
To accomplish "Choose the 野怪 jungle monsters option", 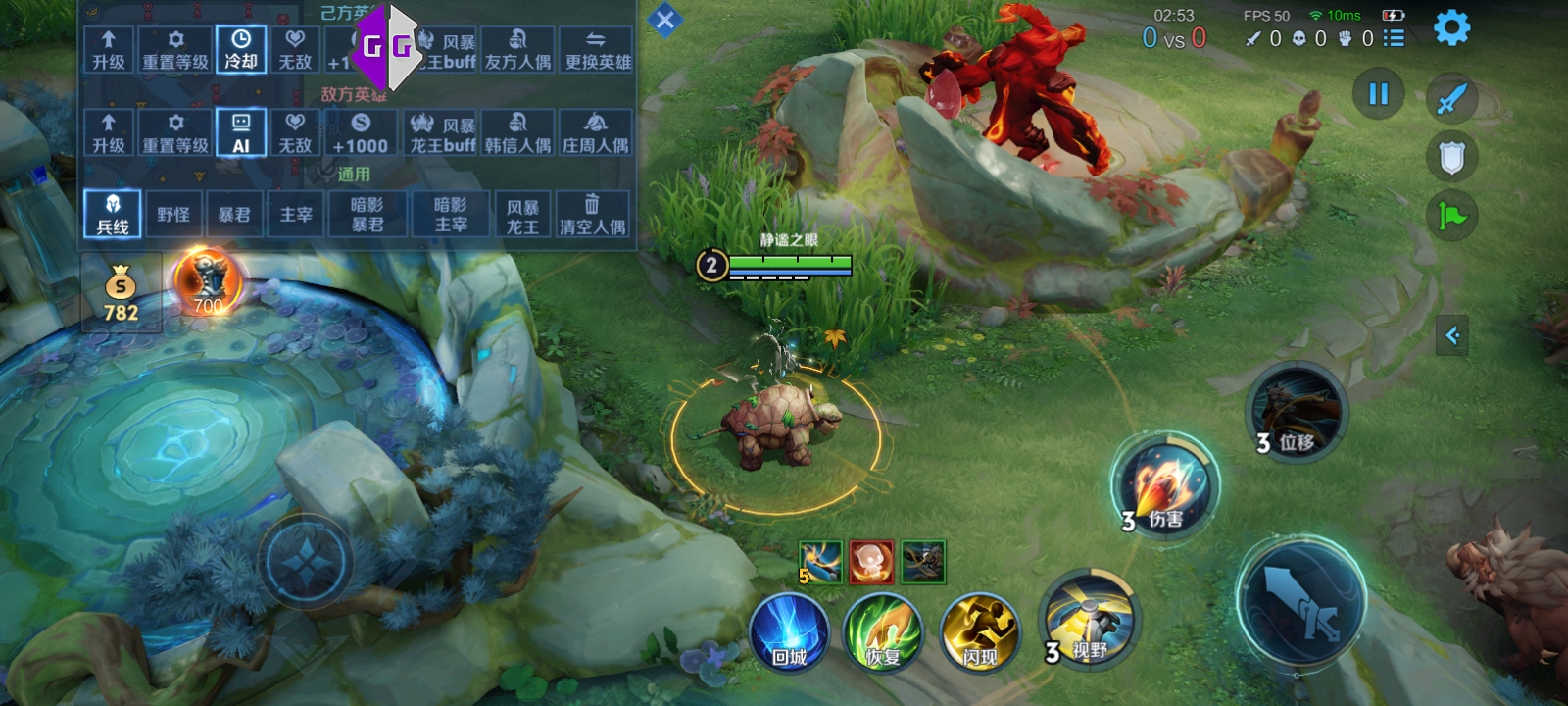I will click(173, 214).
